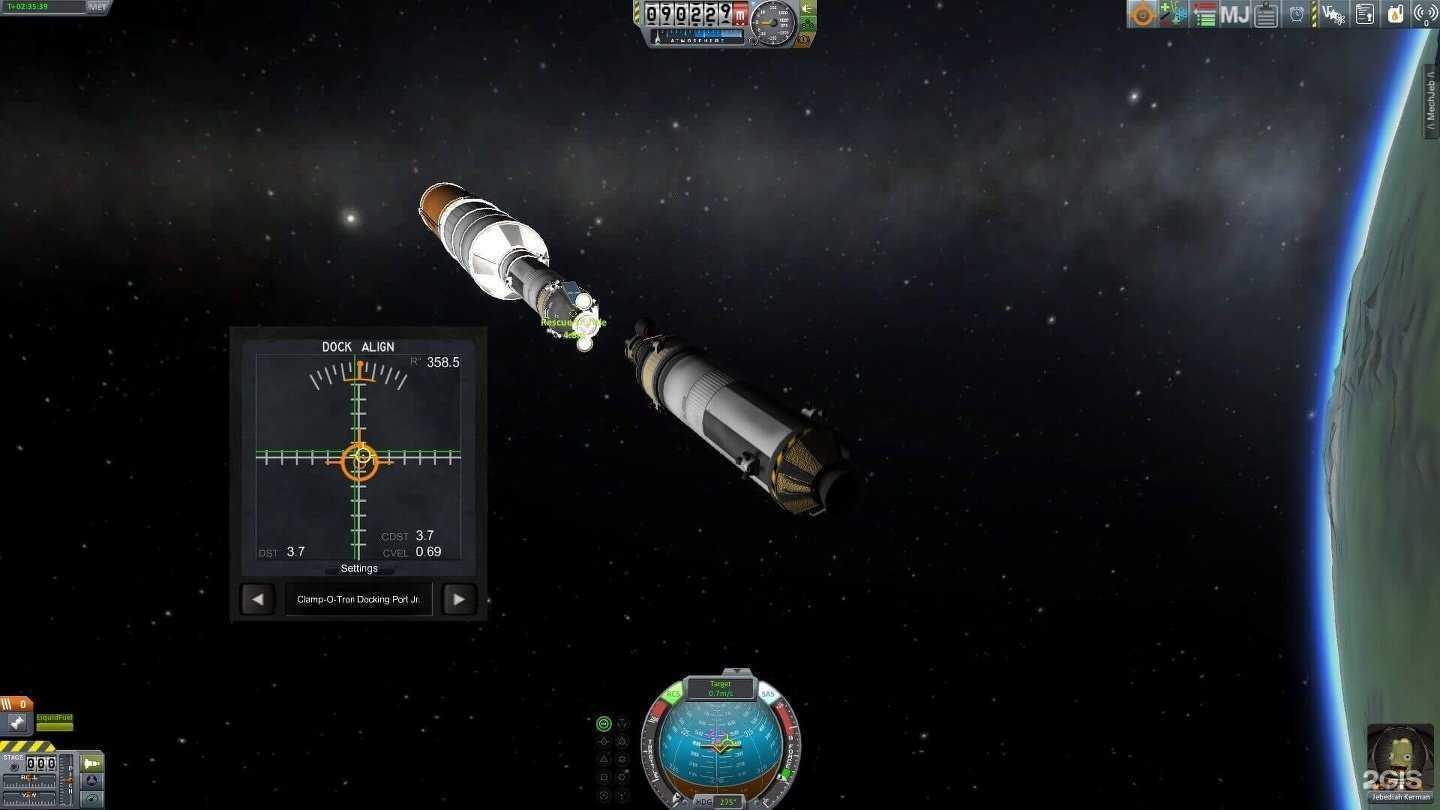Open the red and green list toolbar icon
This screenshot has width=1440, height=810.
coord(1204,14)
